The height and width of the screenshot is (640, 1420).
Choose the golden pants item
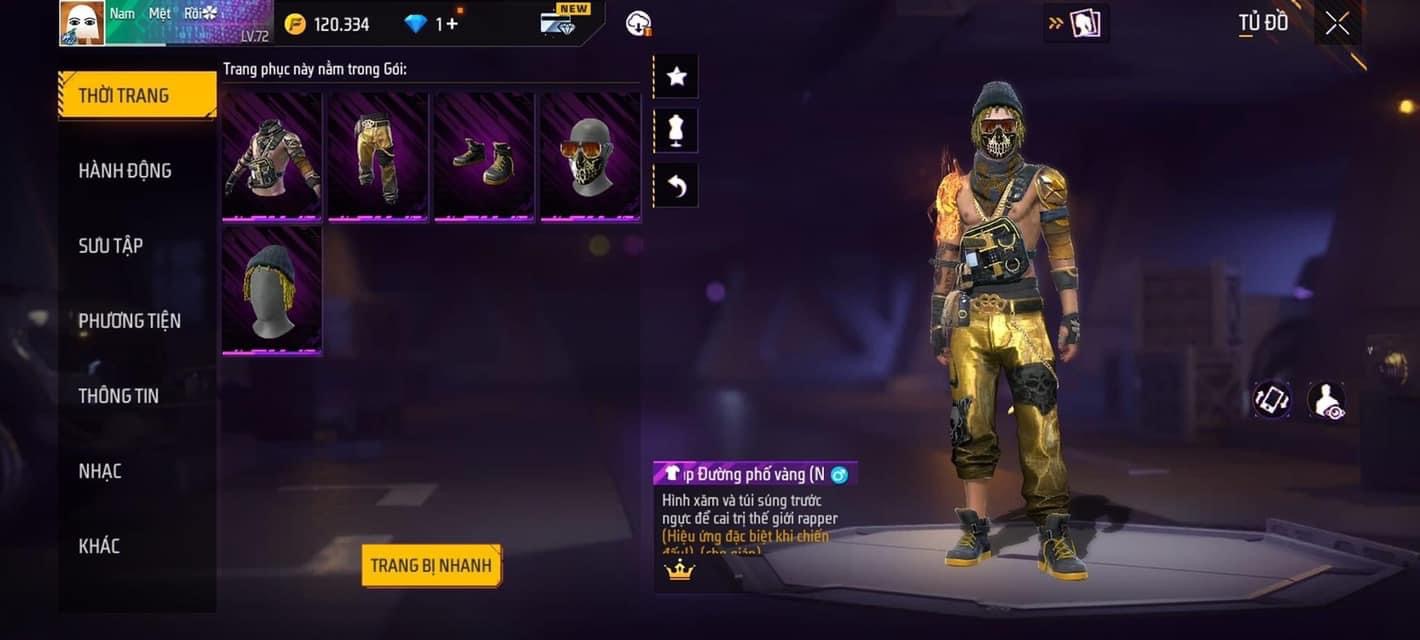click(378, 155)
